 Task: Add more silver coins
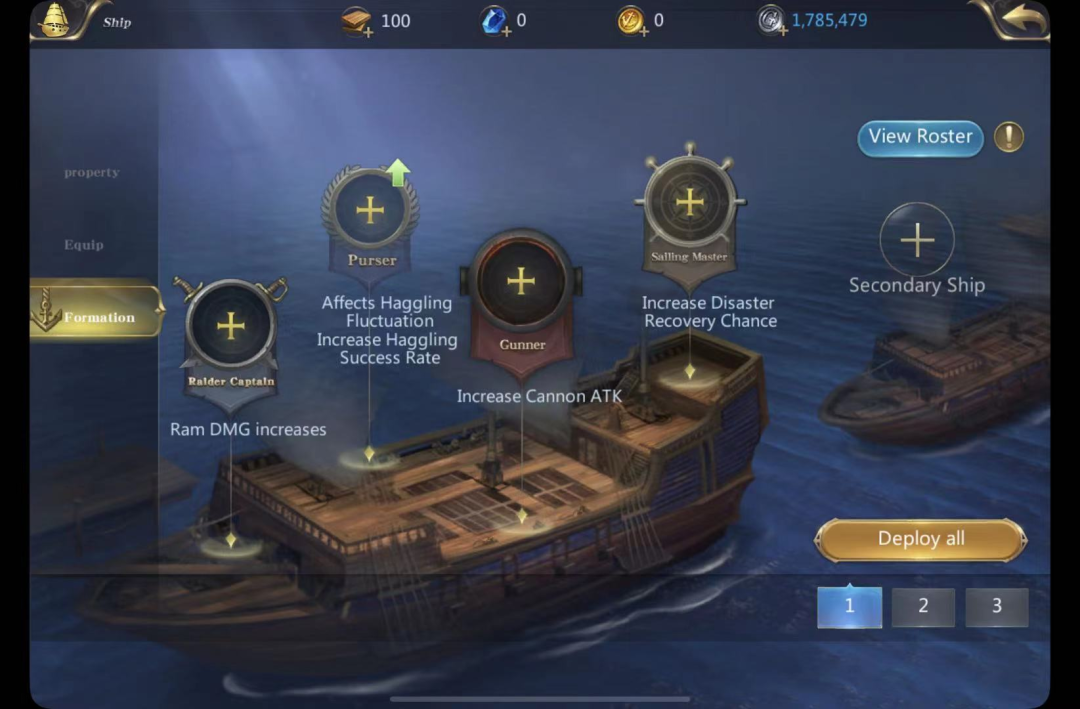click(x=771, y=22)
